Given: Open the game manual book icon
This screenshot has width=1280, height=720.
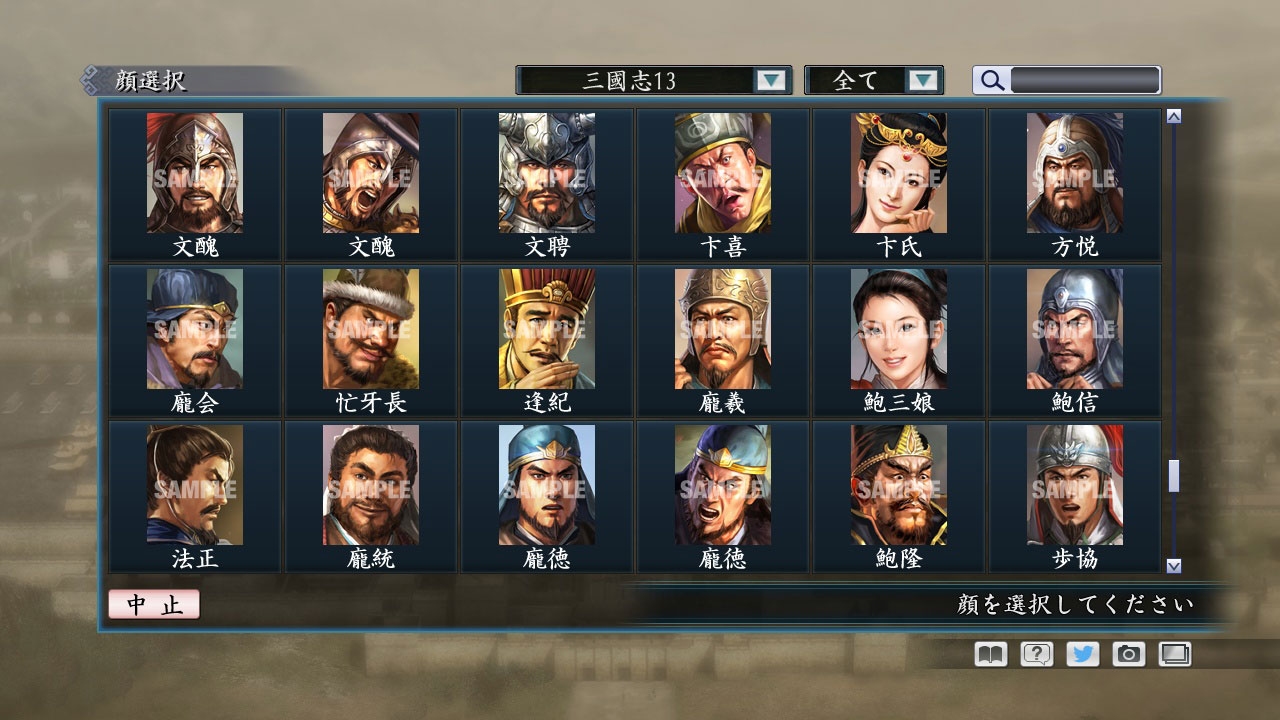Looking at the screenshot, I should pos(988,654).
